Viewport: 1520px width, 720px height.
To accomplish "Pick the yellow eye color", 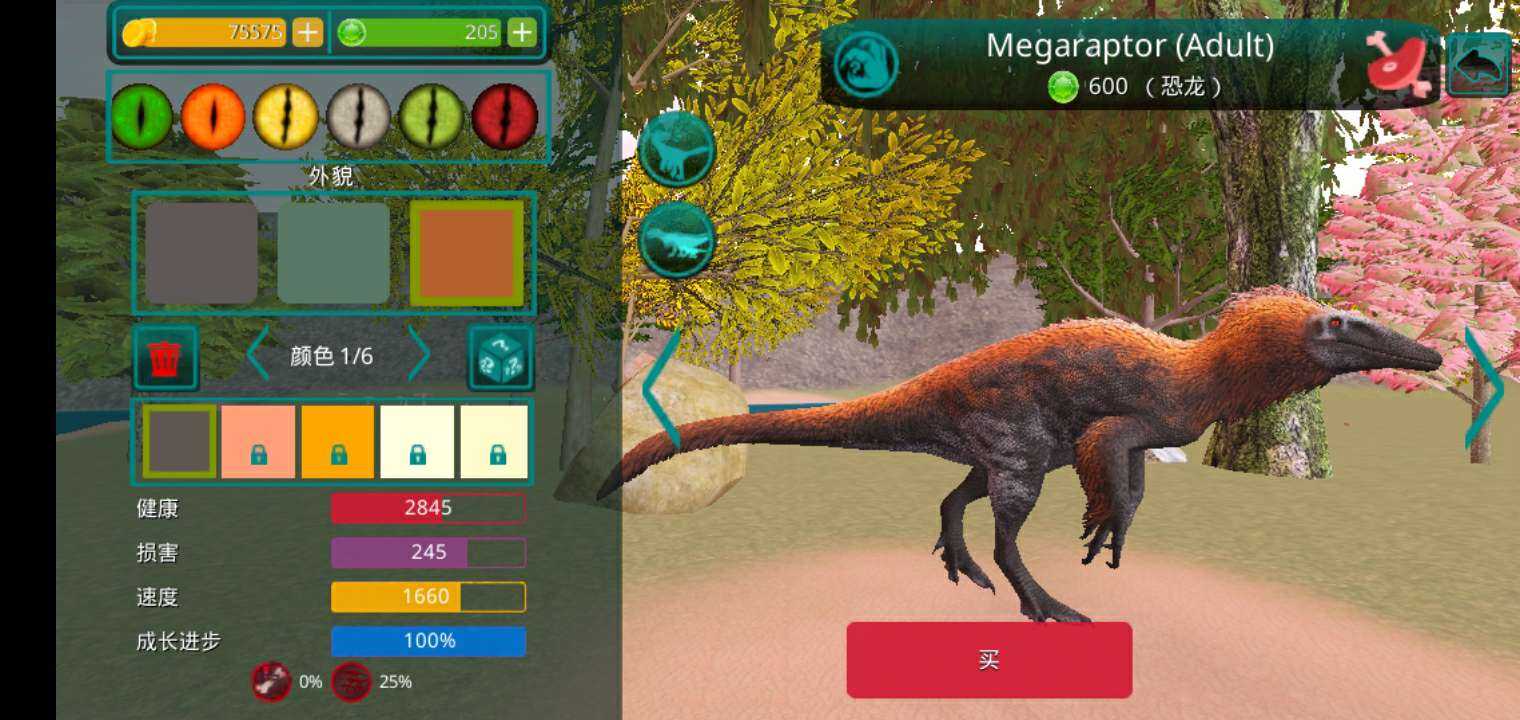I will click(x=285, y=116).
